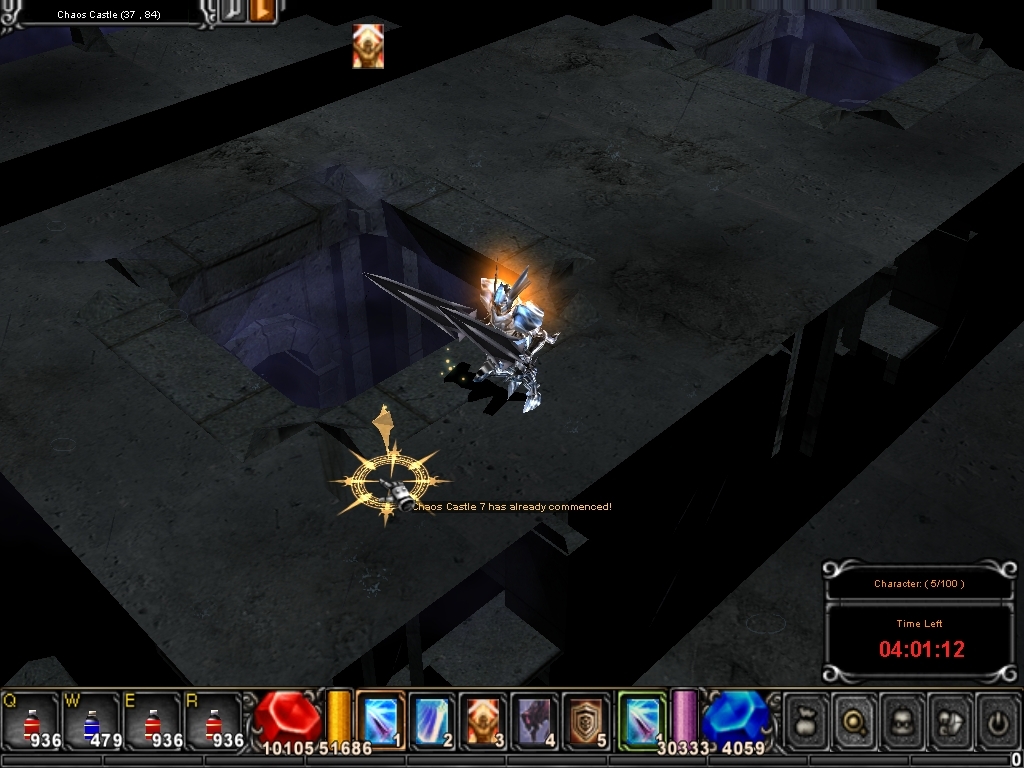Activate skill slot 2 light slash icon

coord(432,720)
